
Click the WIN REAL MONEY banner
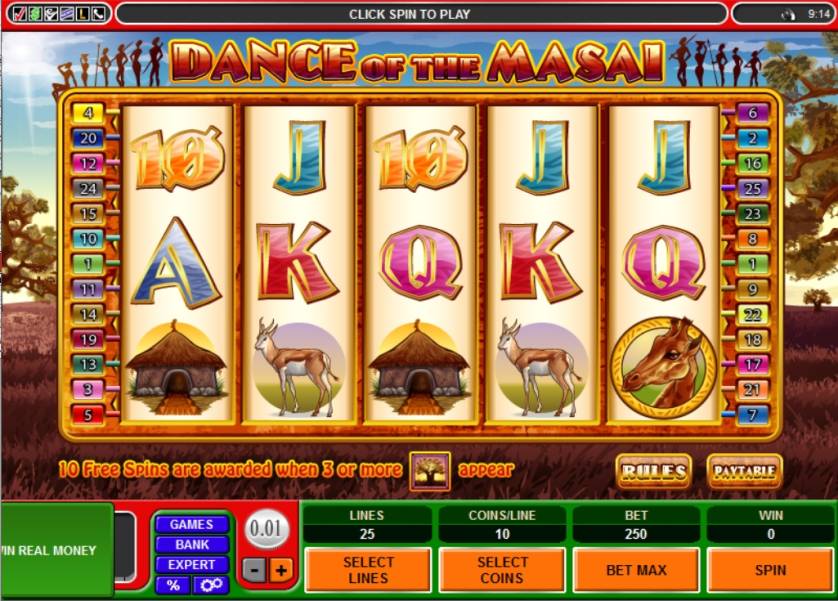(x=55, y=550)
